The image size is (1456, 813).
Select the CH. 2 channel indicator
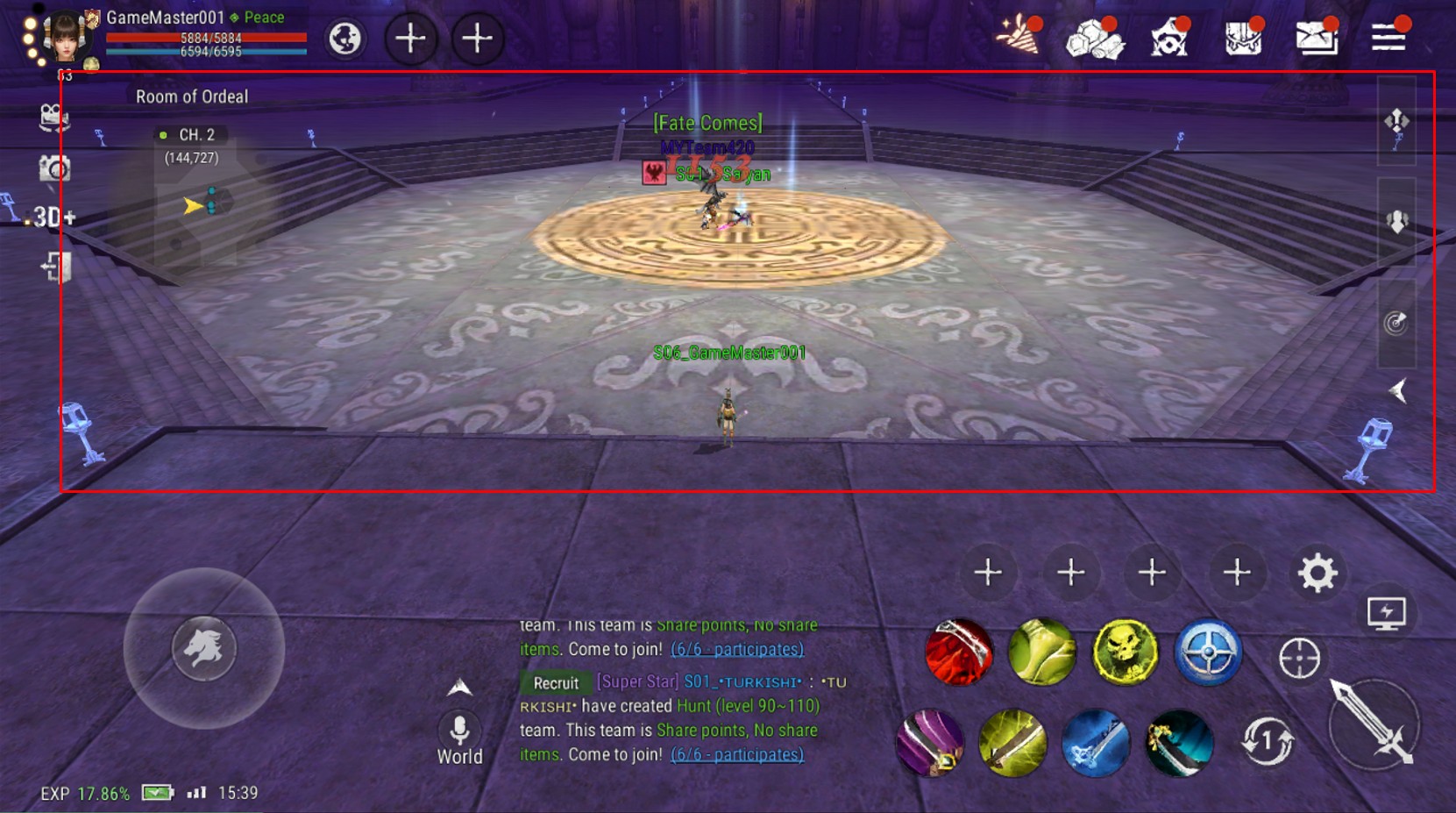[x=191, y=135]
